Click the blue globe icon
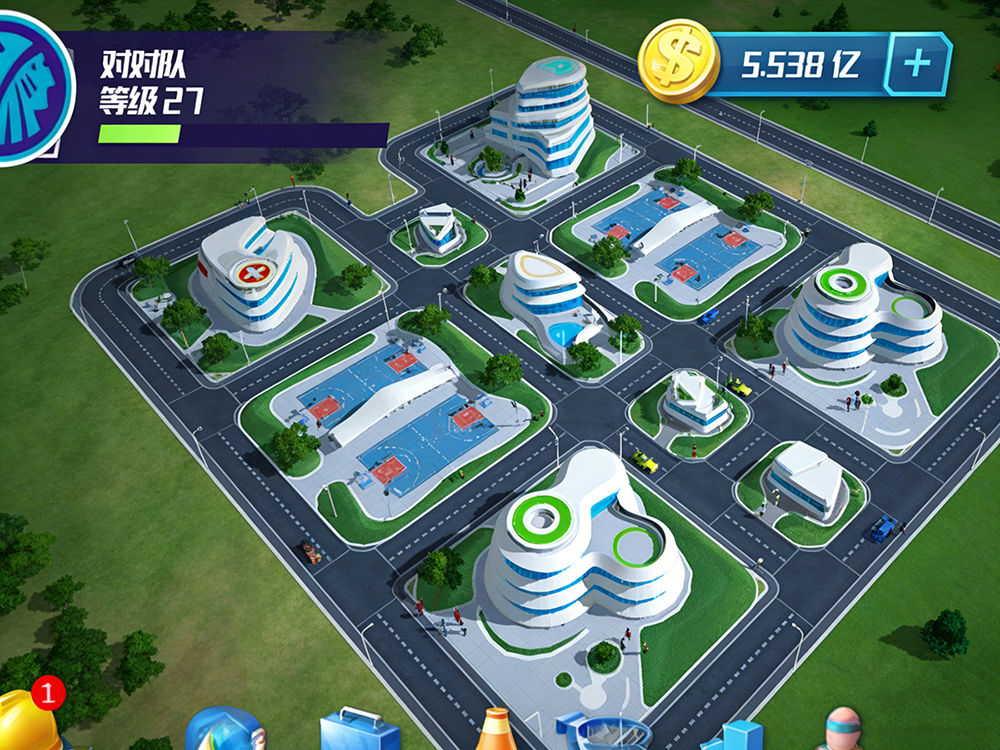 tap(224, 730)
